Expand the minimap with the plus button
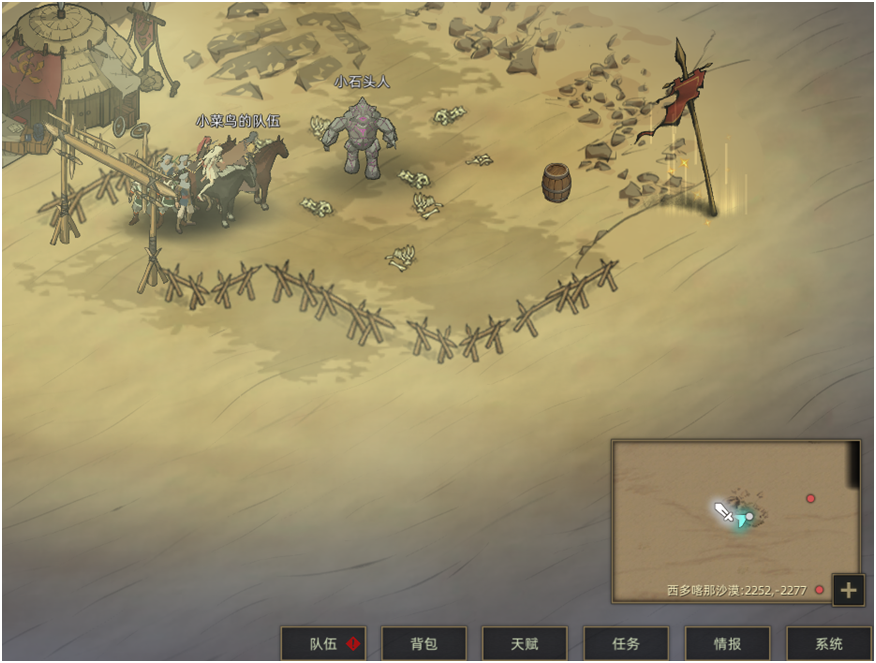Screen dimensions: 876x663 pyautogui.click(x=848, y=590)
